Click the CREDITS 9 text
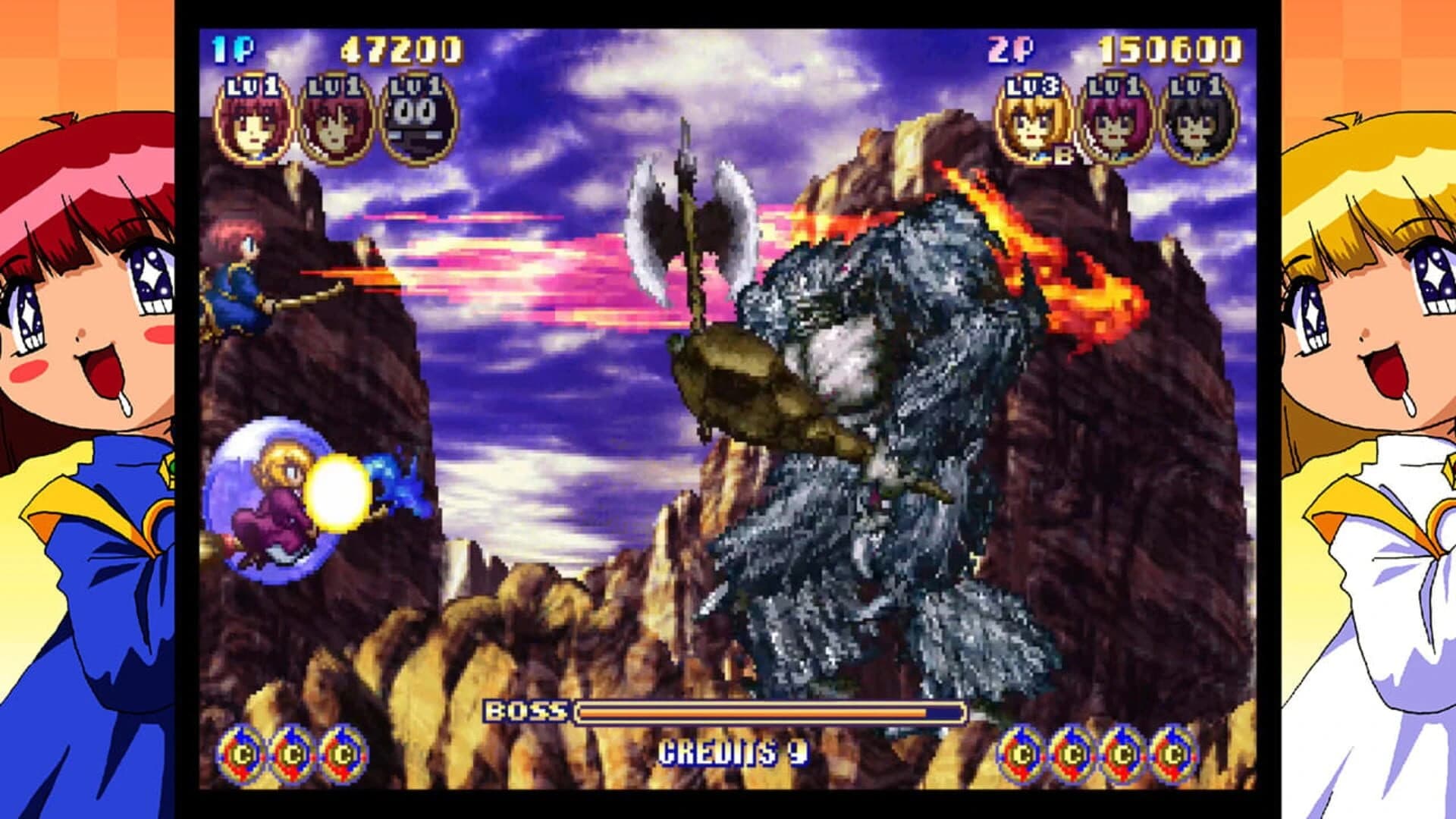Image resolution: width=1456 pixels, height=819 pixels. (733, 753)
